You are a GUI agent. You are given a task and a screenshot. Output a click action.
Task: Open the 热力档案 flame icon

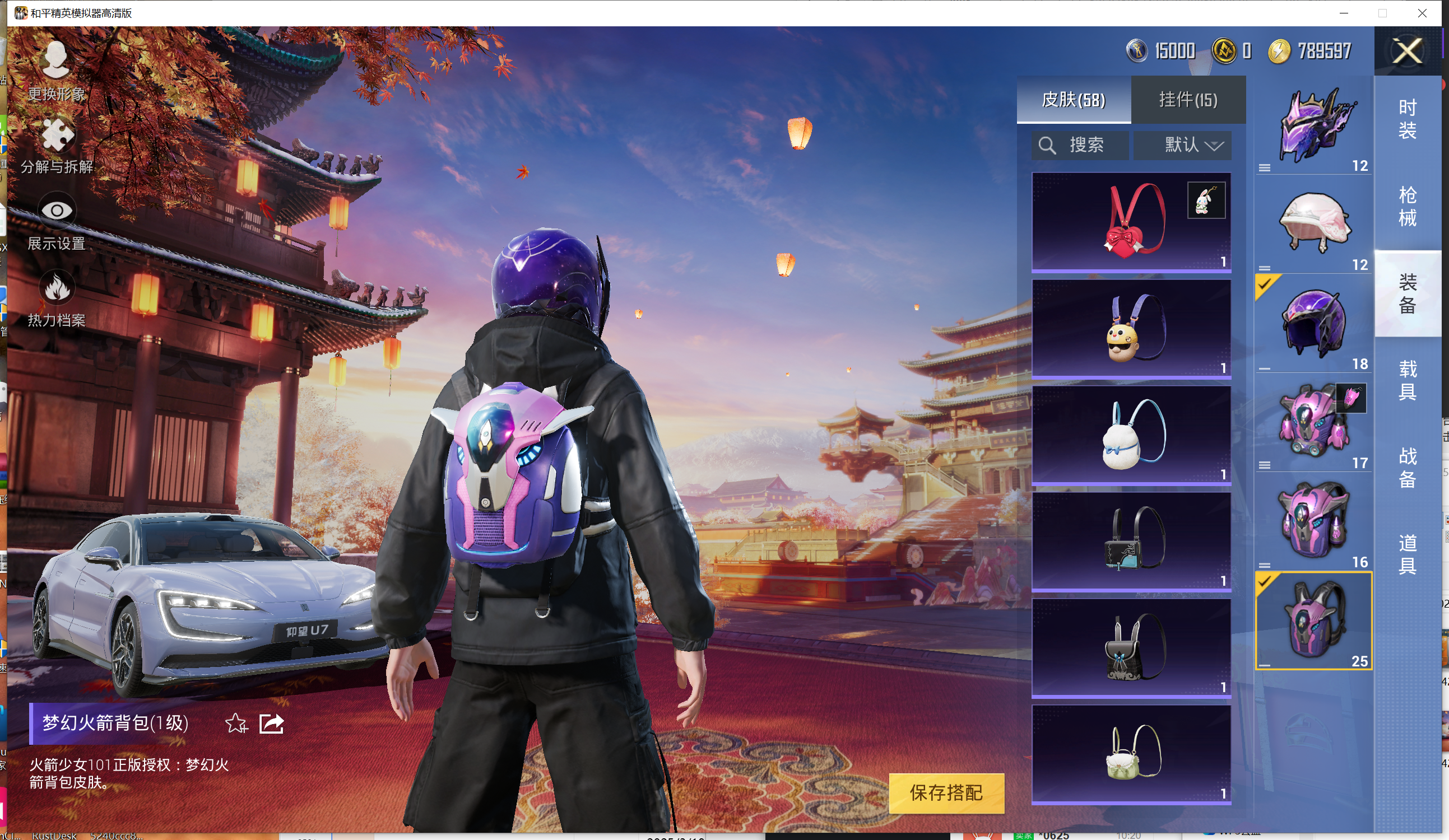[57, 297]
